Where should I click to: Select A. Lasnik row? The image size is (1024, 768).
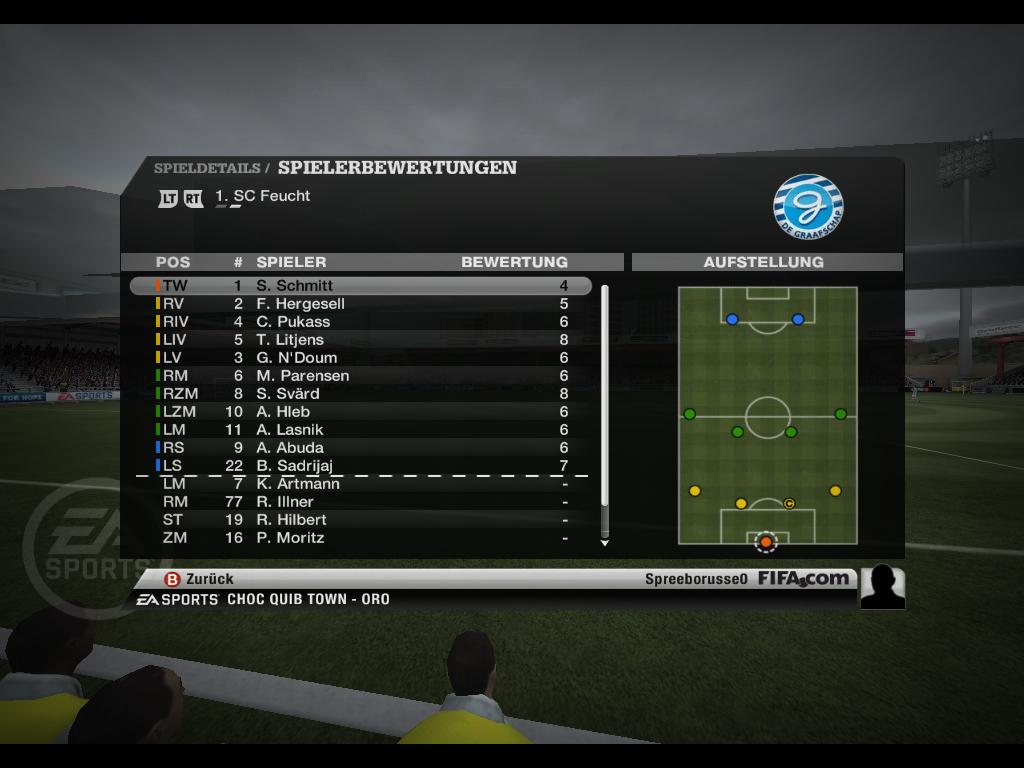pos(360,430)
